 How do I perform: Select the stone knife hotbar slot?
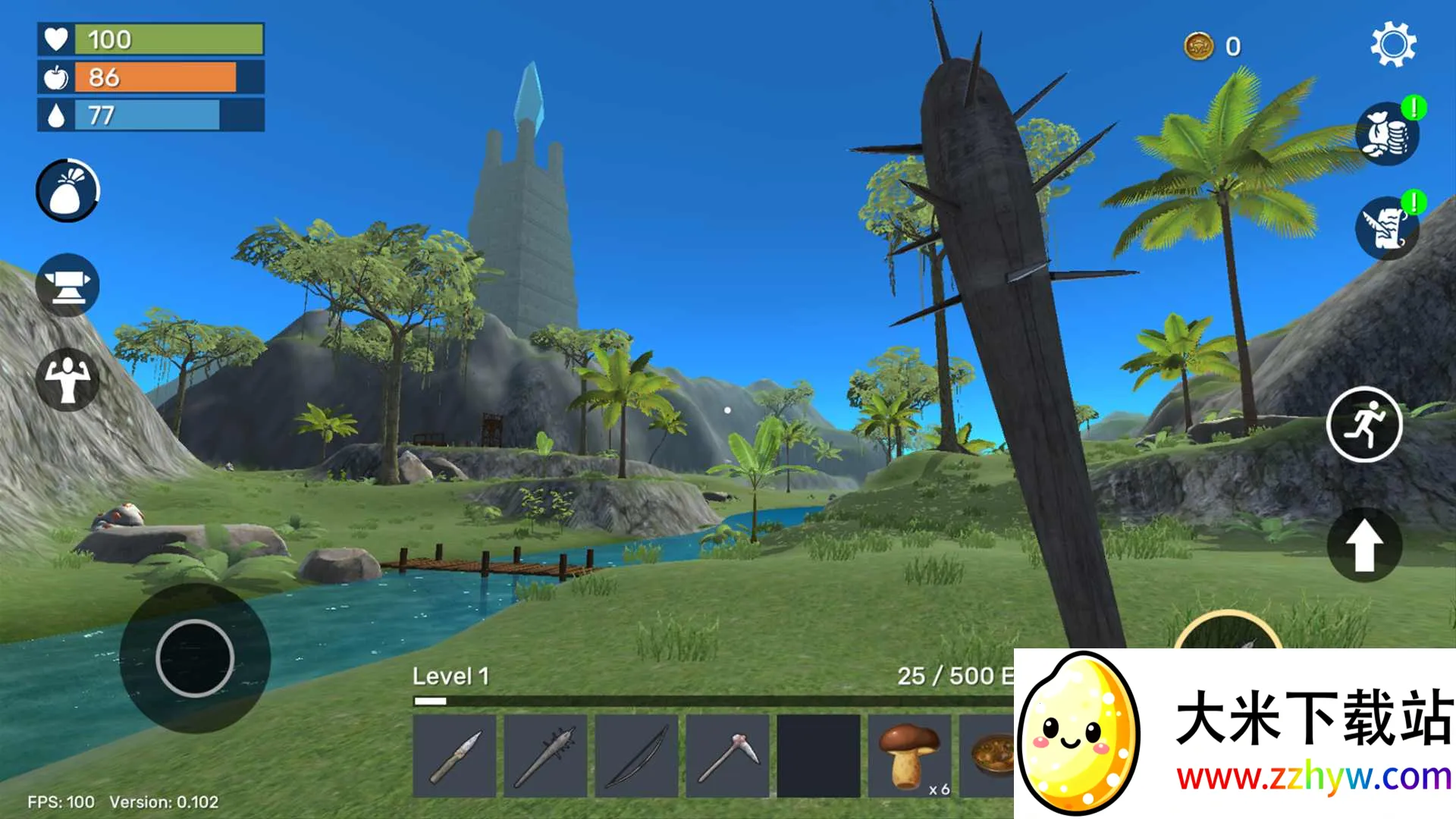pyautogui.click(x=455, y=756)
